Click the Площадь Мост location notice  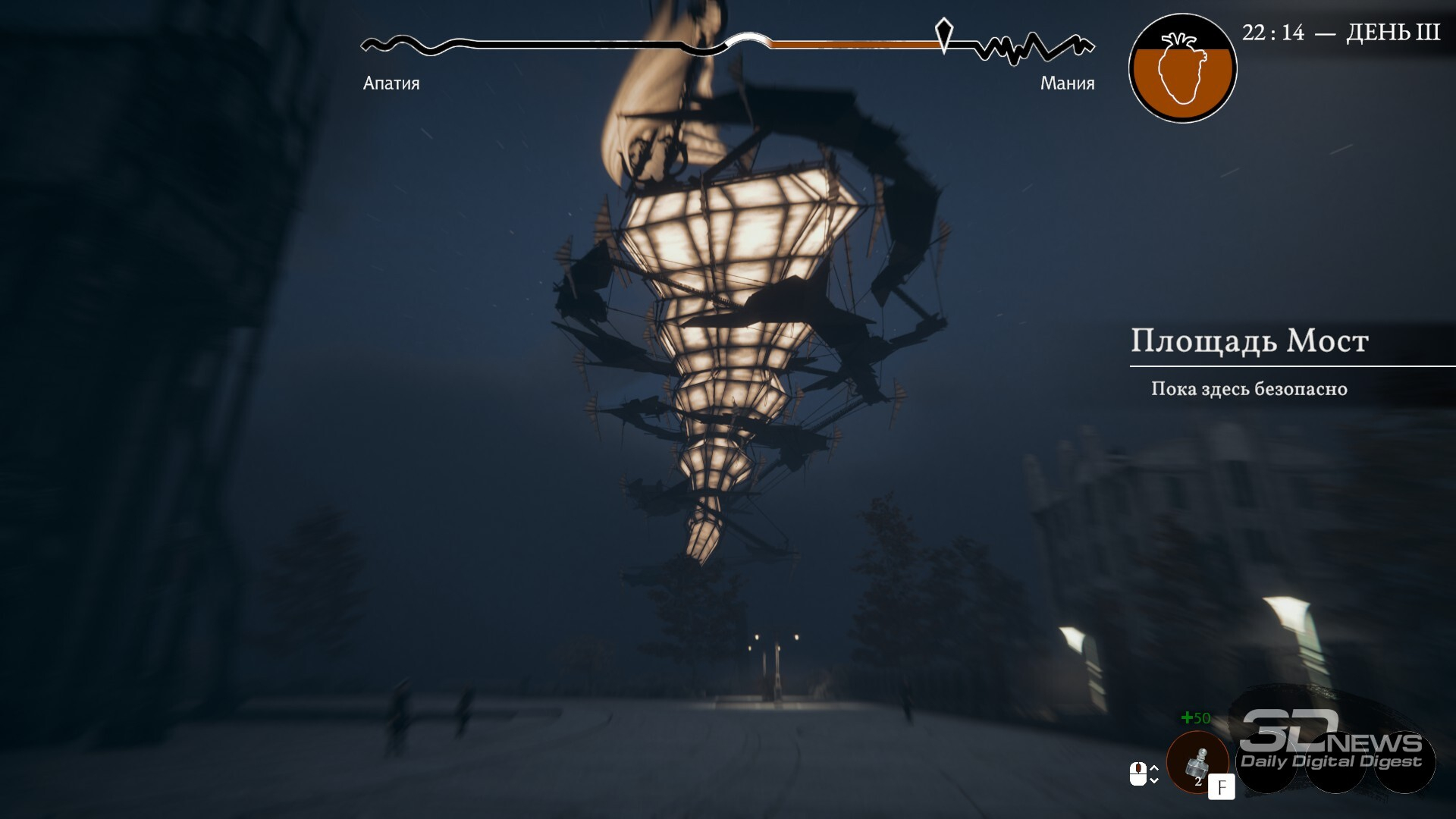coord(1249,341)
